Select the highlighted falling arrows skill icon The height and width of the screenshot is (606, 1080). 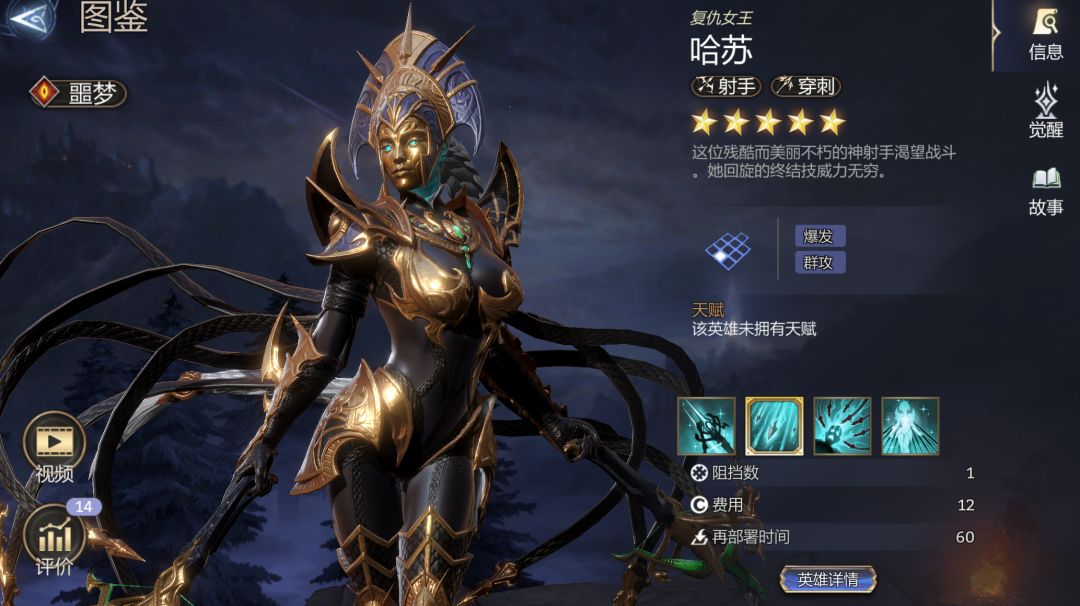(x=774, y=426)
